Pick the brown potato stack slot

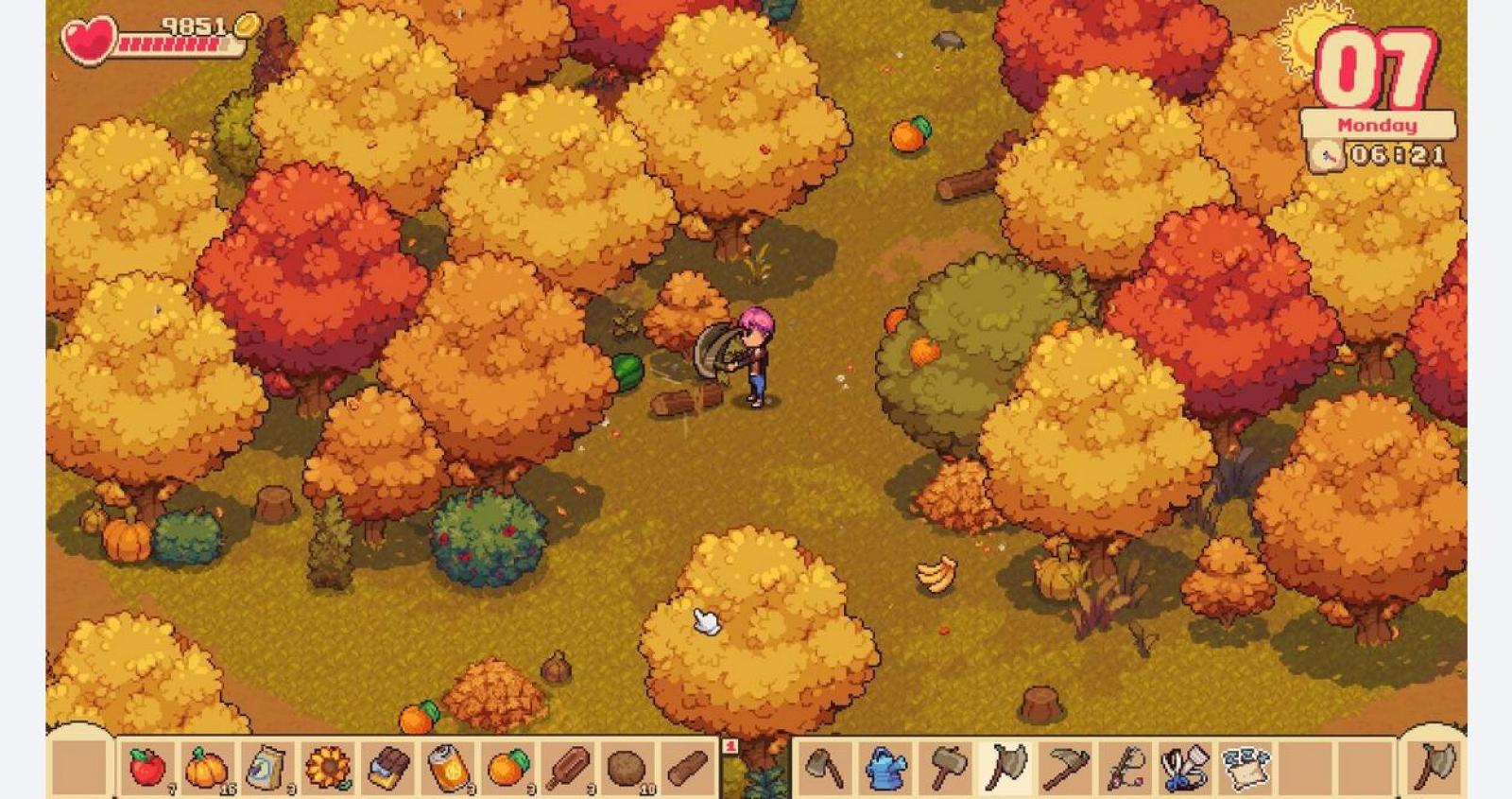[627, 767]
